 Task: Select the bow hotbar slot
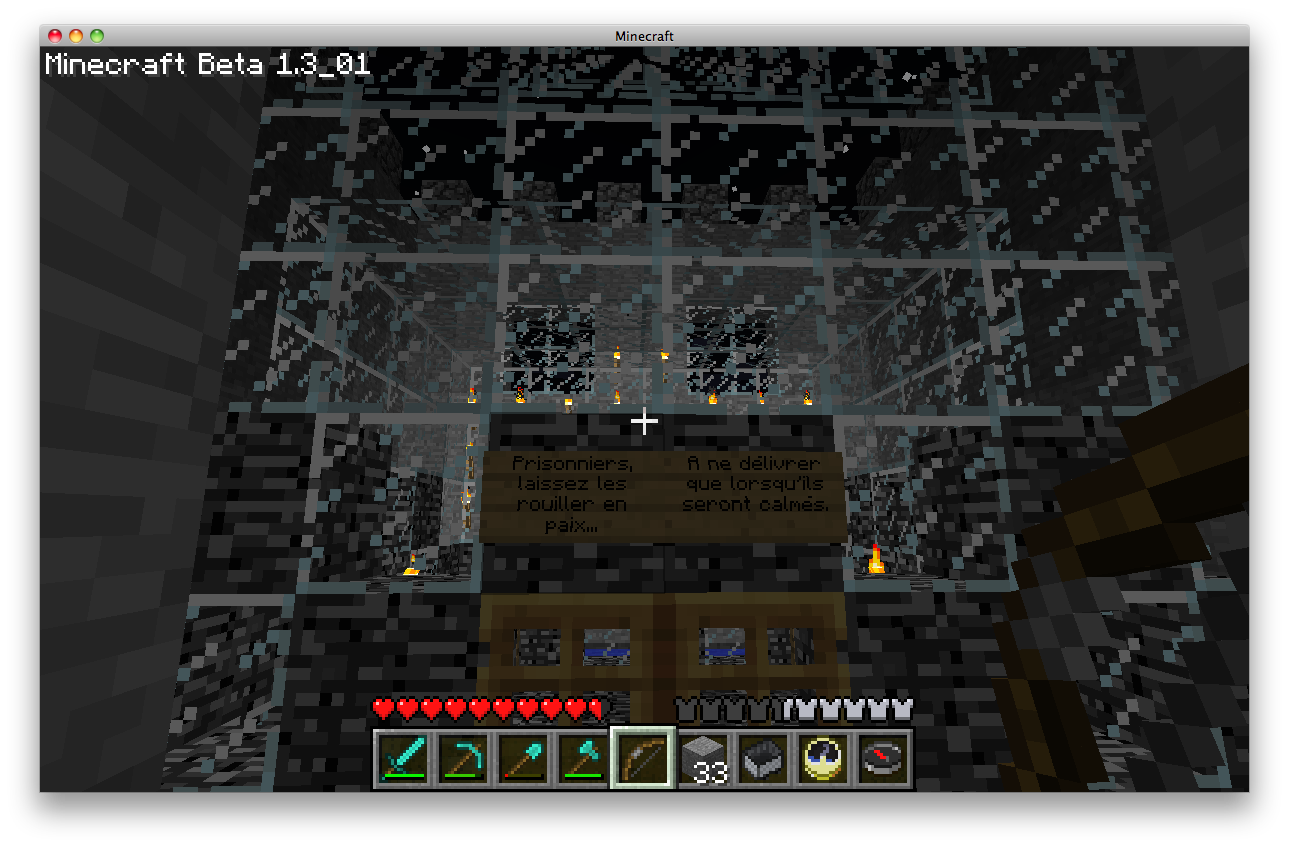(642, 759)
